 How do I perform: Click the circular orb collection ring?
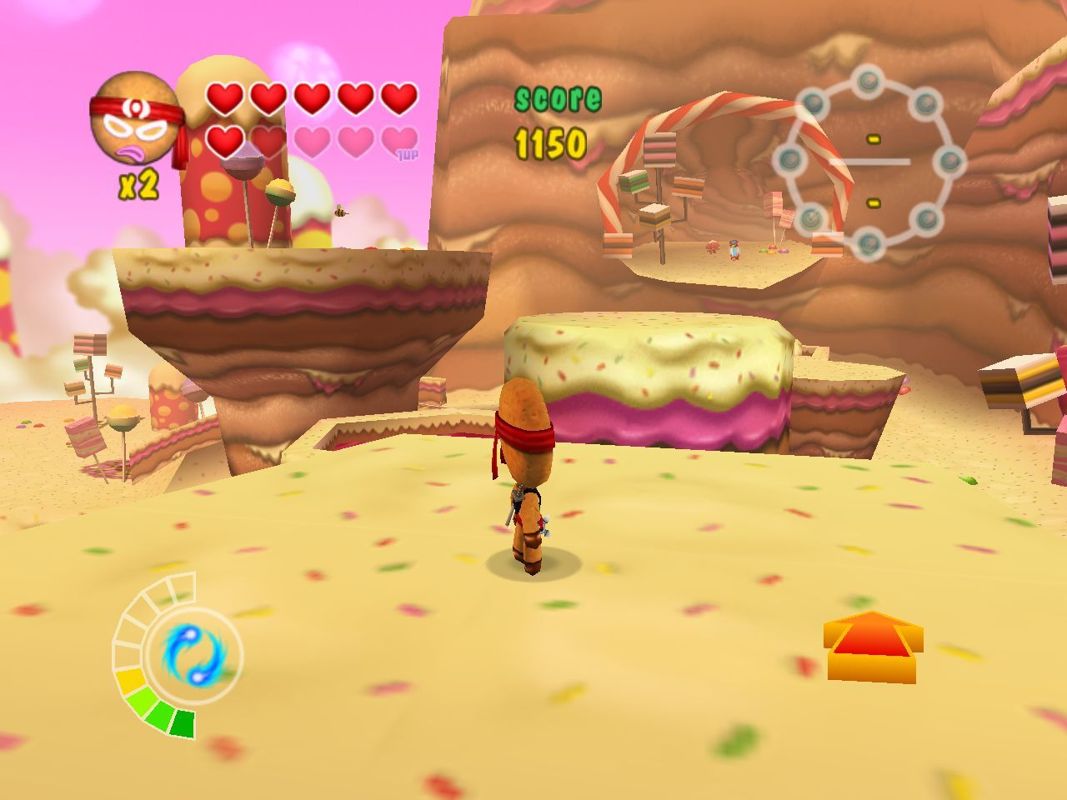click(x=870, y=160)
